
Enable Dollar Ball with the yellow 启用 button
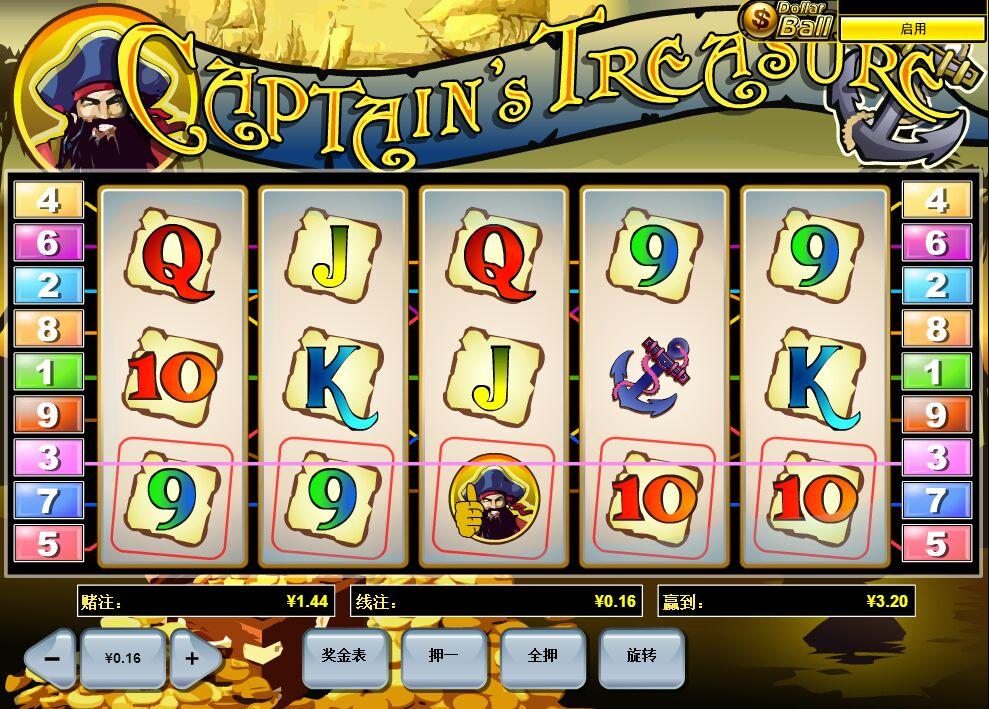912,29
